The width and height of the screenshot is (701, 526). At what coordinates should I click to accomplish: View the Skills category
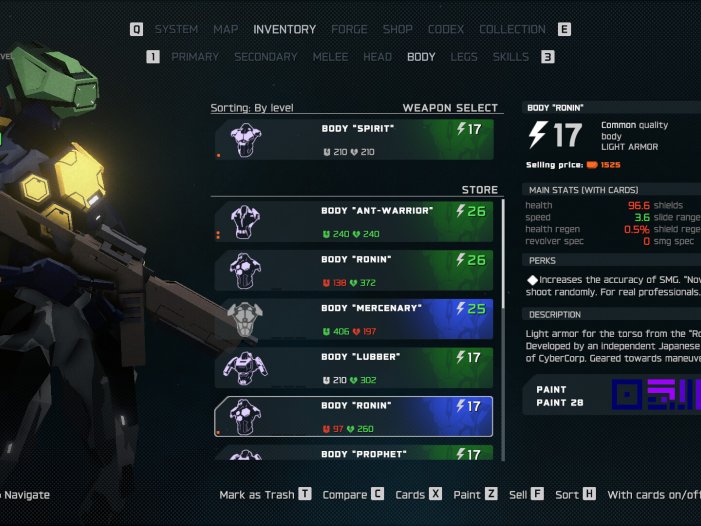point(511,57)
